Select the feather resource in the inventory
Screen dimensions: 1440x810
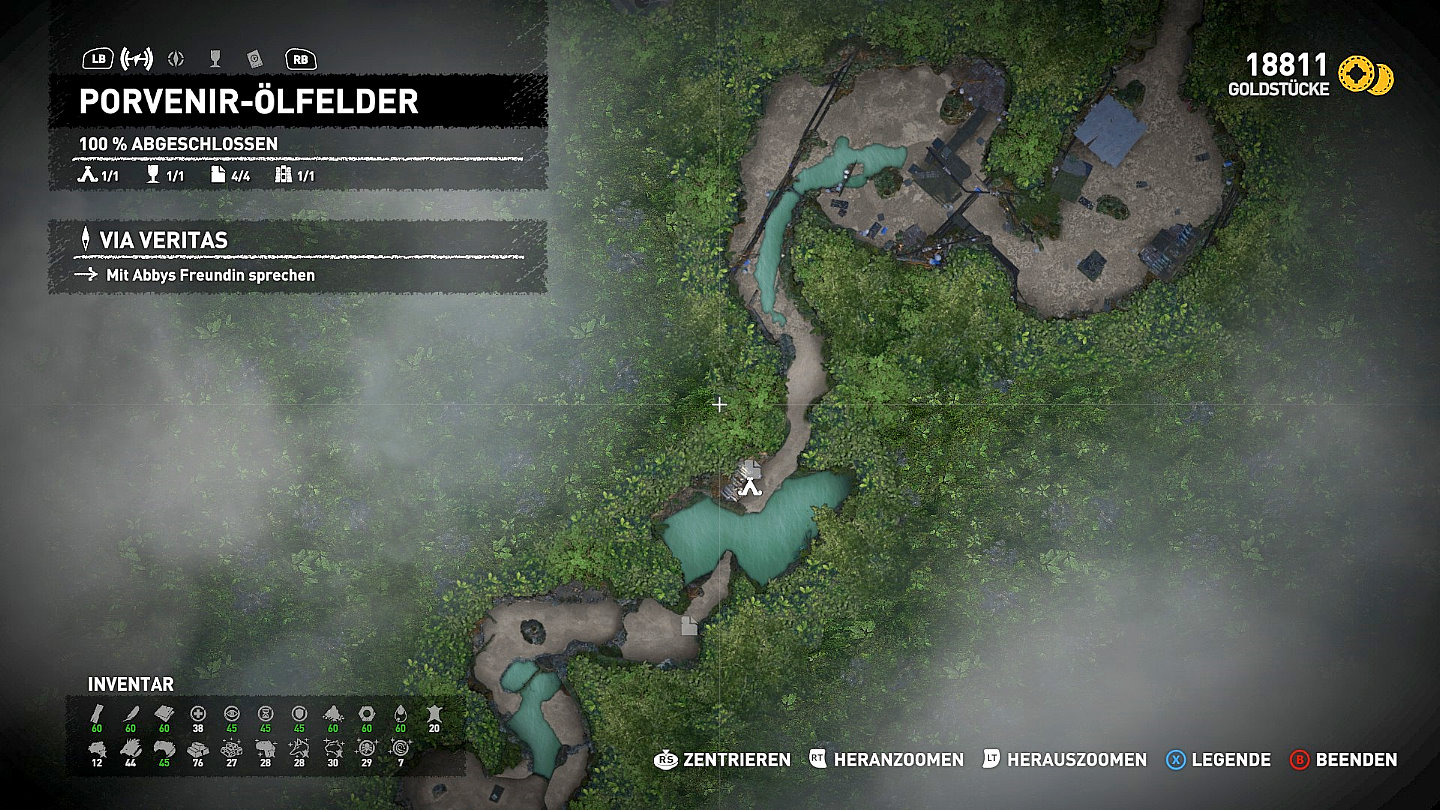pos(130,713)
